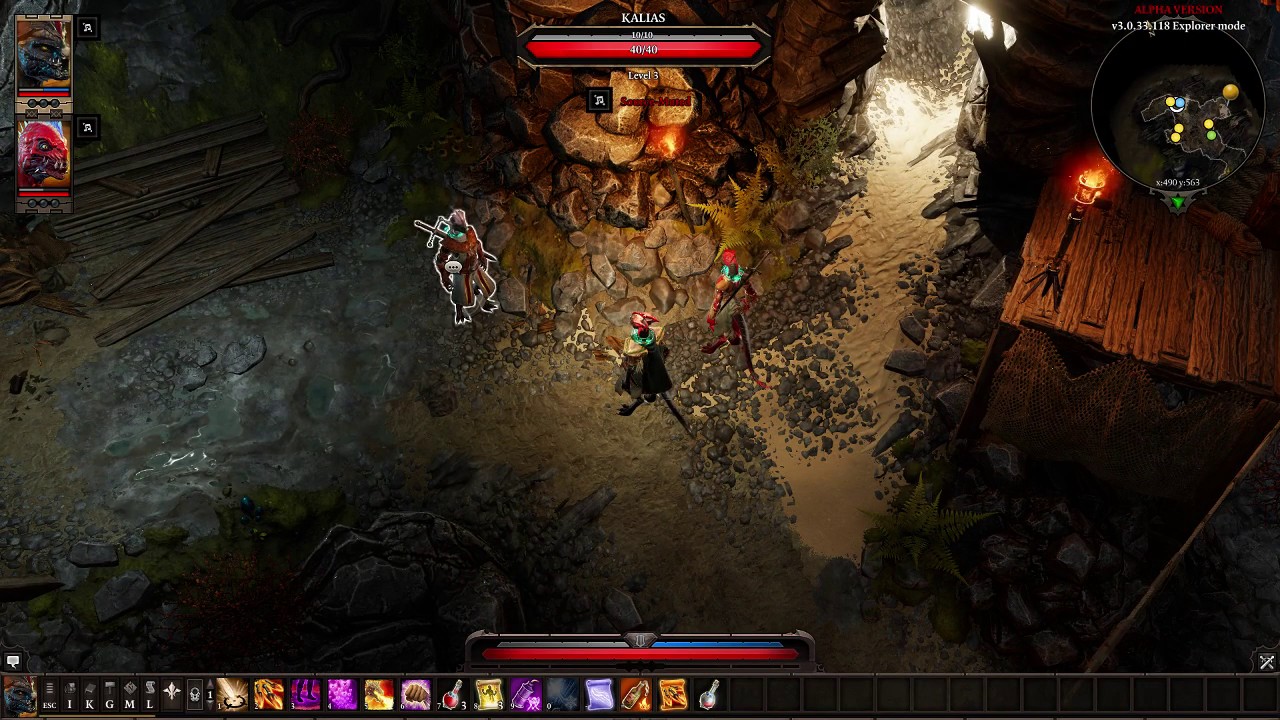The width and height of the screenshot is (1280, 720).
Task: Open the map with the M button
Action: 129,694
